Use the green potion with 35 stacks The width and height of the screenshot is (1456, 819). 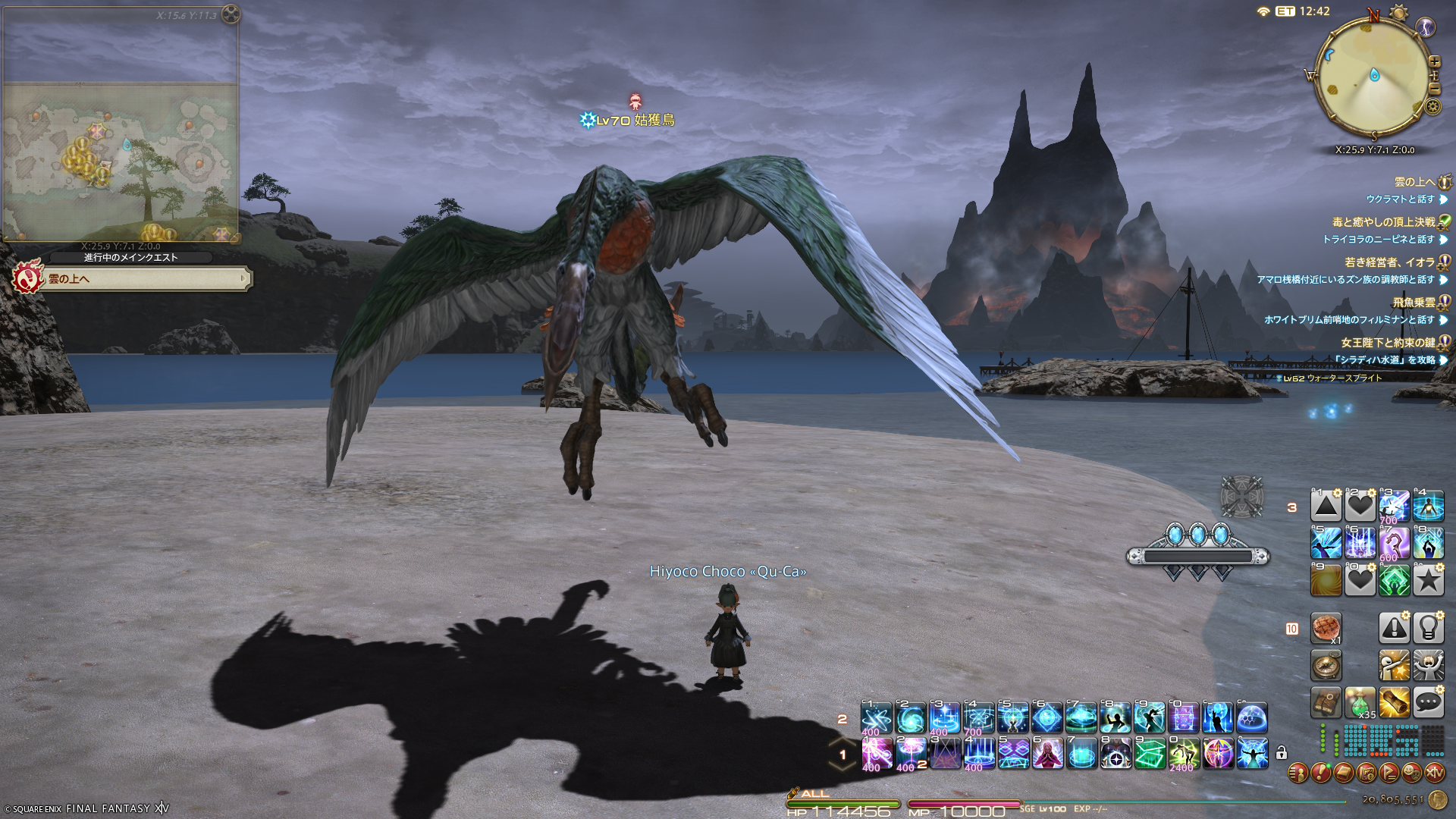(1360, 703)
